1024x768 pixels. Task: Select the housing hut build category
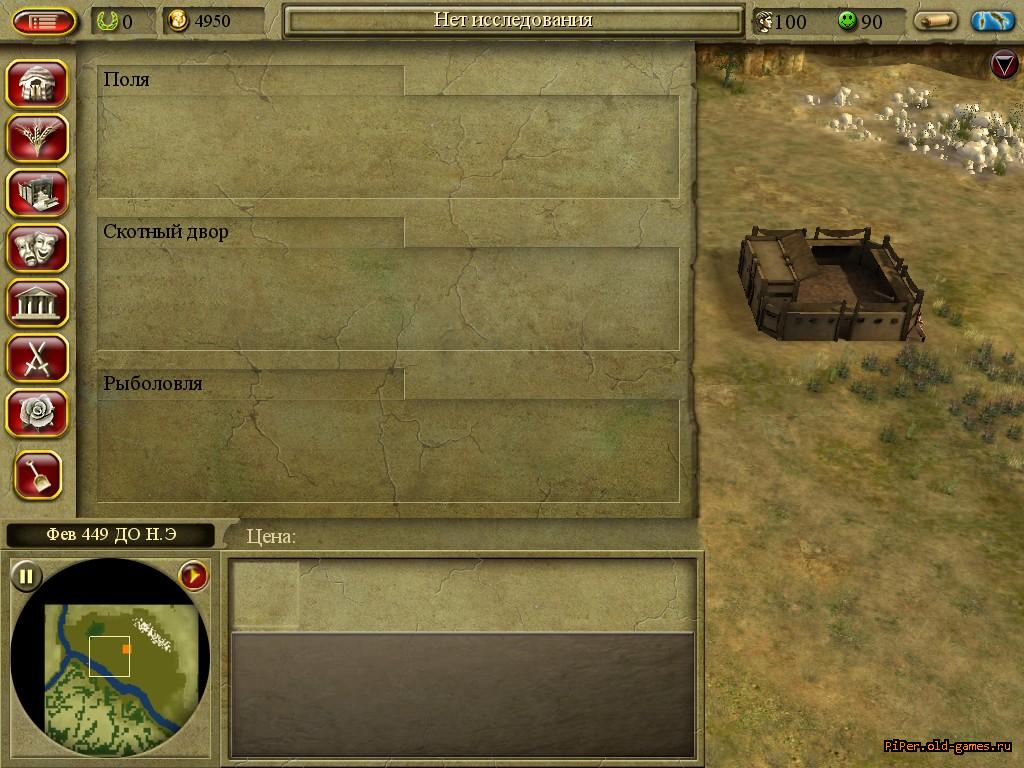pyautogui.click(x=38, y=84)
